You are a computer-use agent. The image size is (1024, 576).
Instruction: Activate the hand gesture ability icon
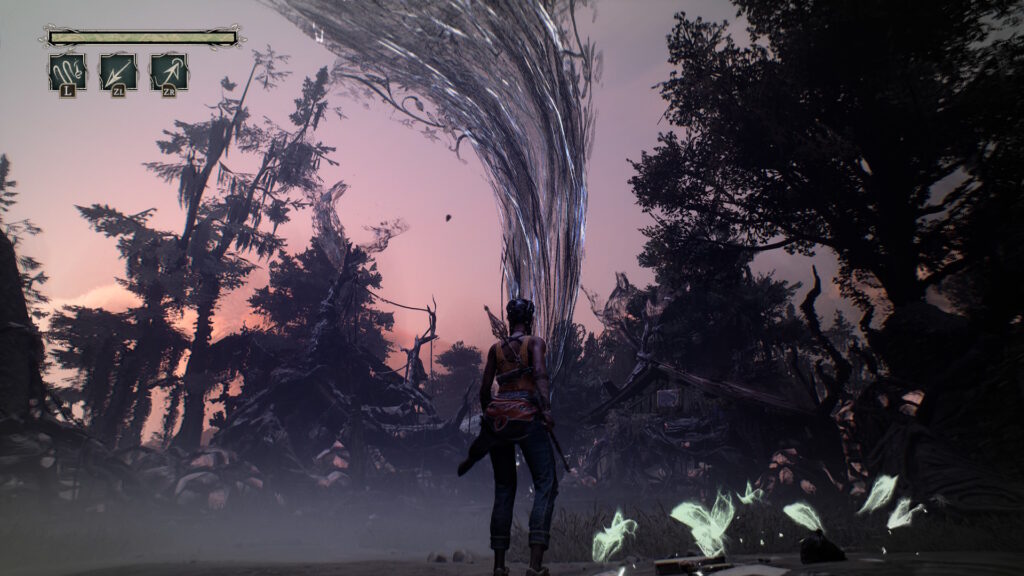[x=67, y=71]
